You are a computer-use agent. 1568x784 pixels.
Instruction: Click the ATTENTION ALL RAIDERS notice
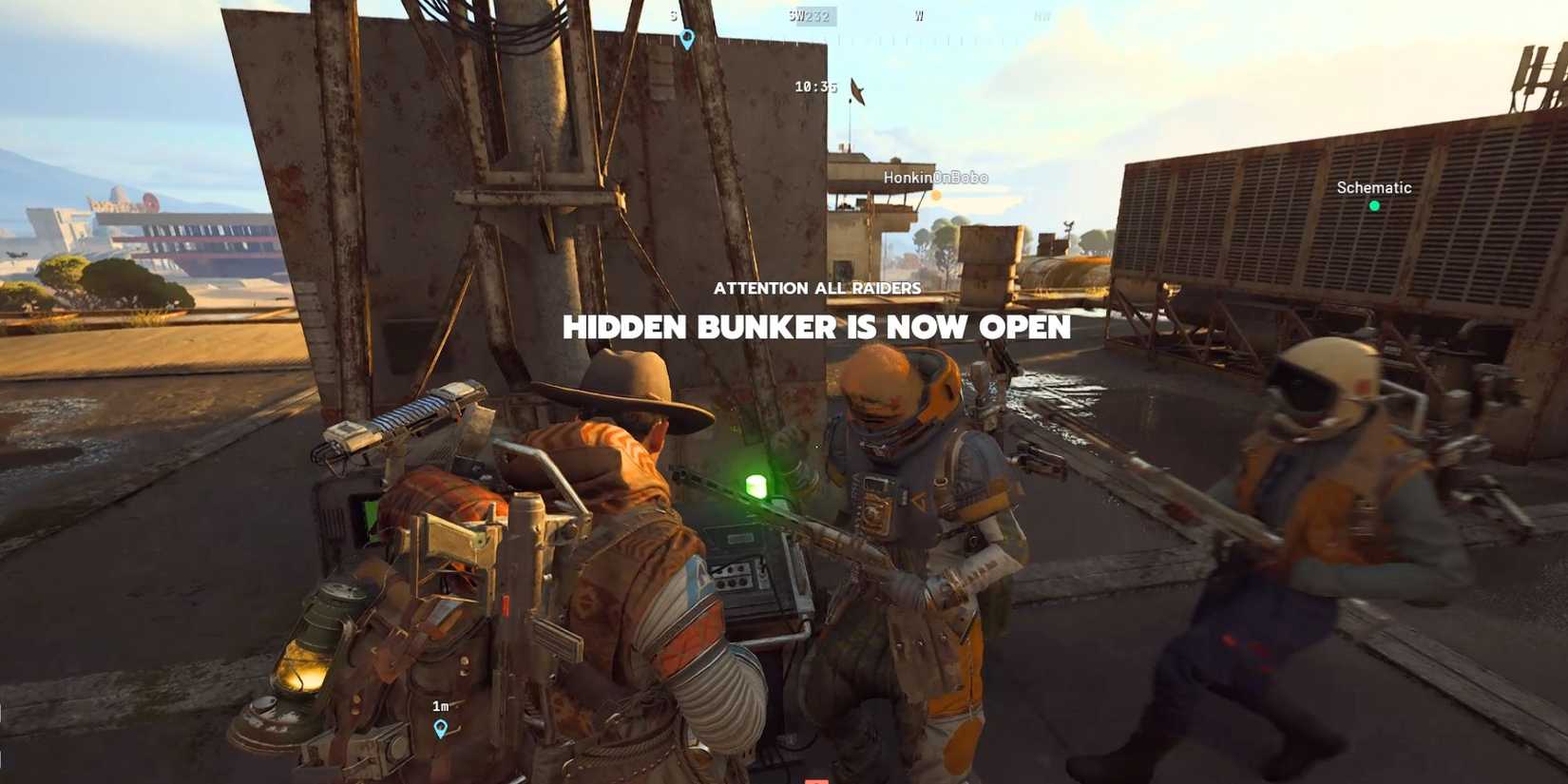pyautogui.click(x=818, y=288)
